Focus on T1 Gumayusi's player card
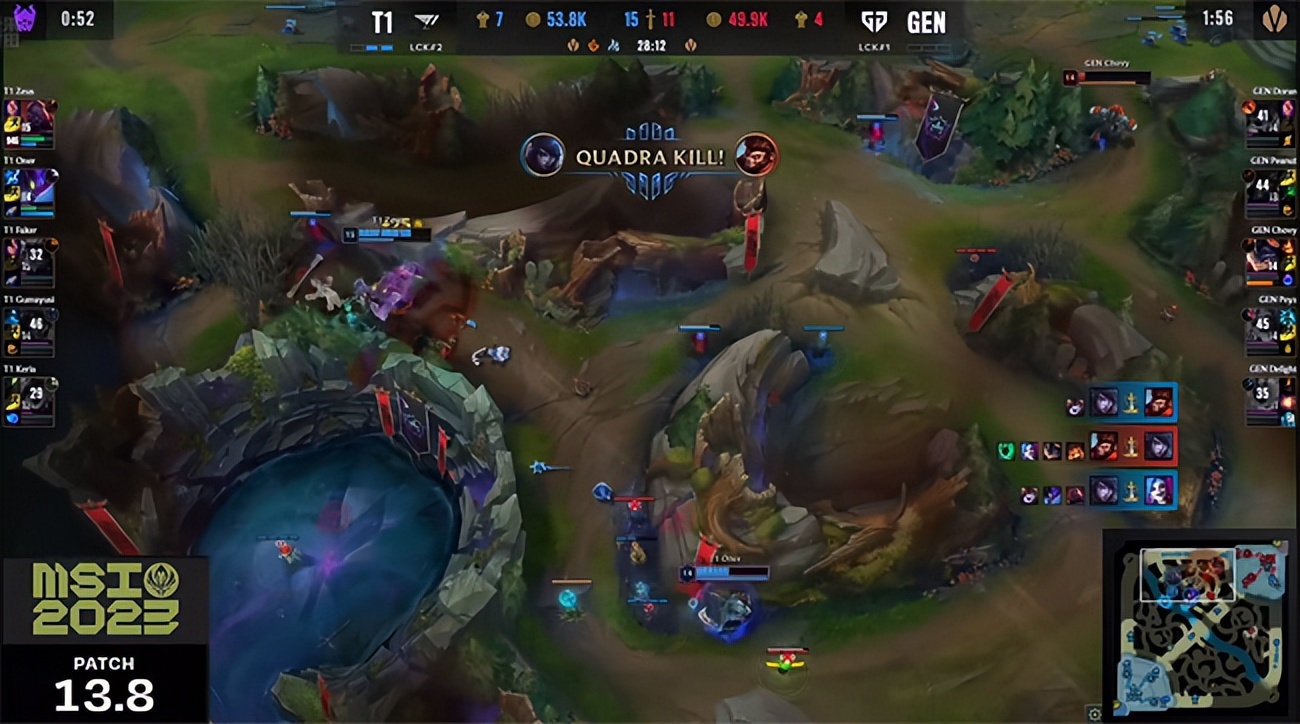 click(x=28, y=333)
